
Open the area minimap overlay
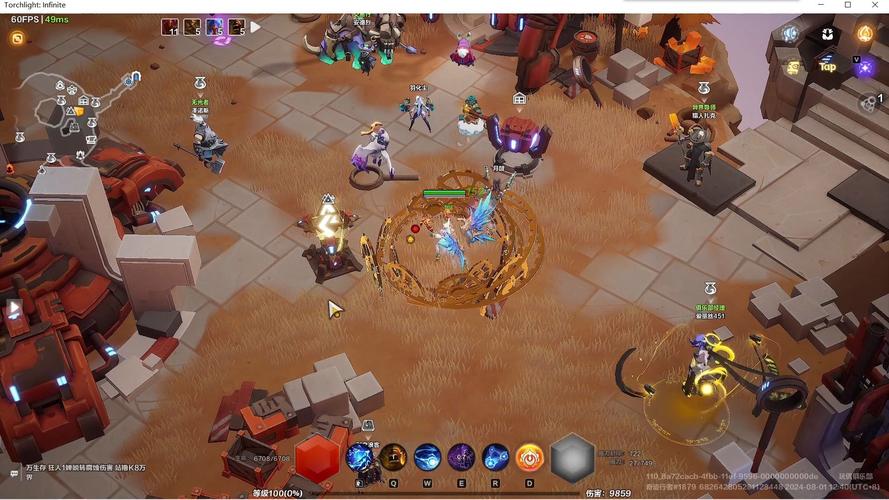pyautogui.click(x=75, y=110)
